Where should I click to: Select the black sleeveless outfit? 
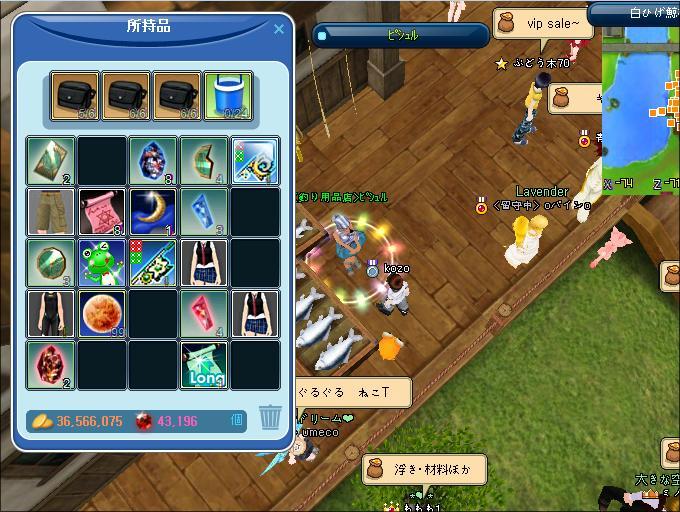click(x=50, y=314)
